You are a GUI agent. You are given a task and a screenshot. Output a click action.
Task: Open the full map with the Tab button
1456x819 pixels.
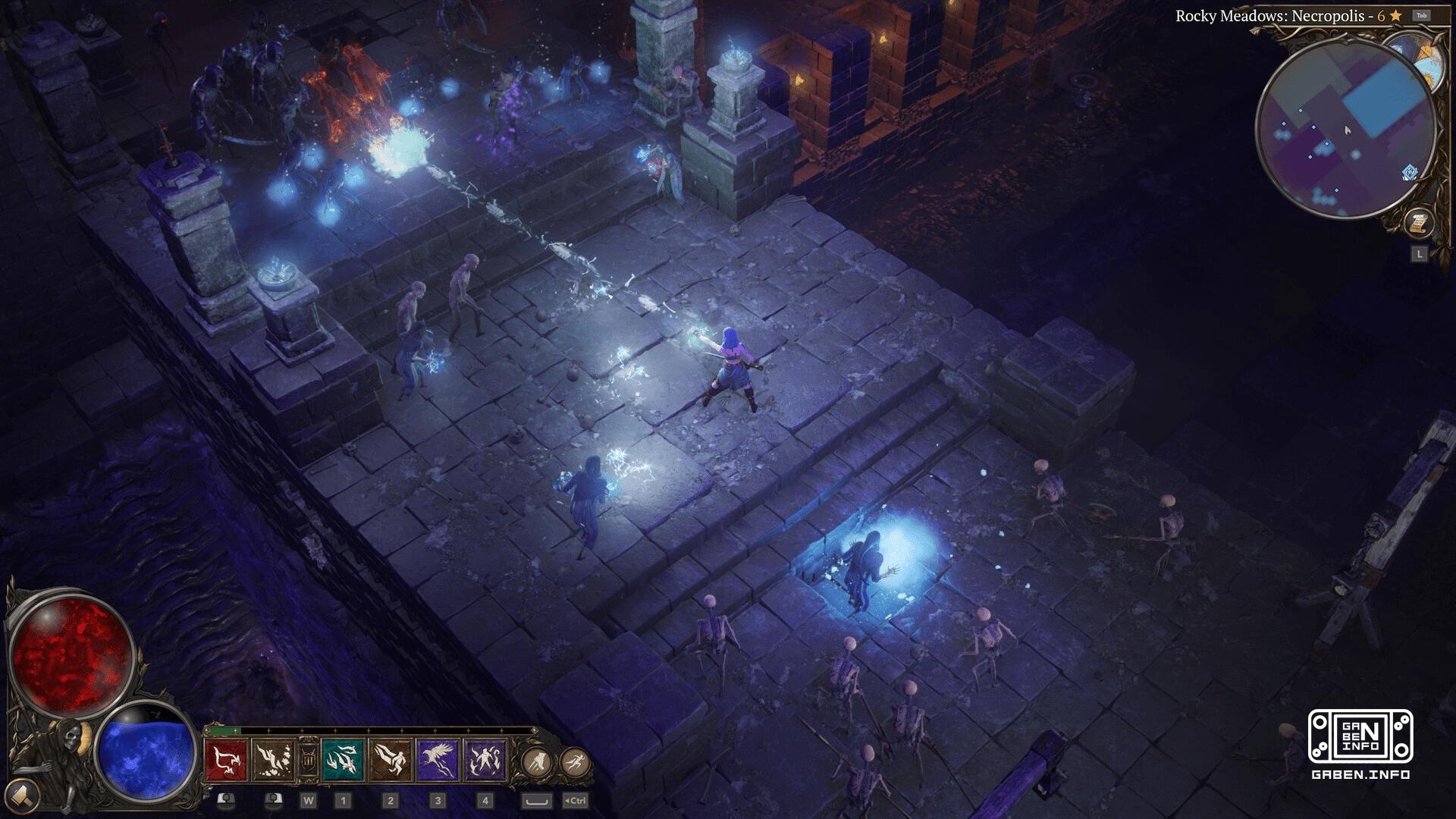[1422, 15]
